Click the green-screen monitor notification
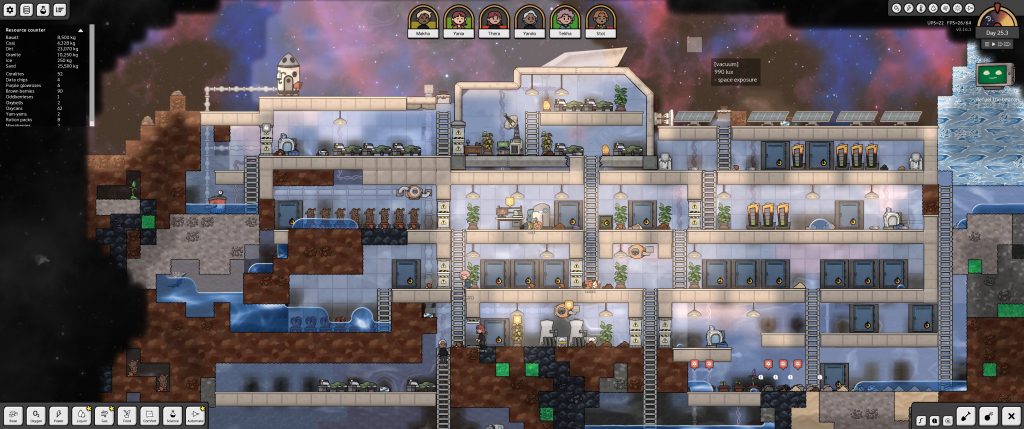The width and height of the screenshot is (1024, 429). (x=992, y=75)
